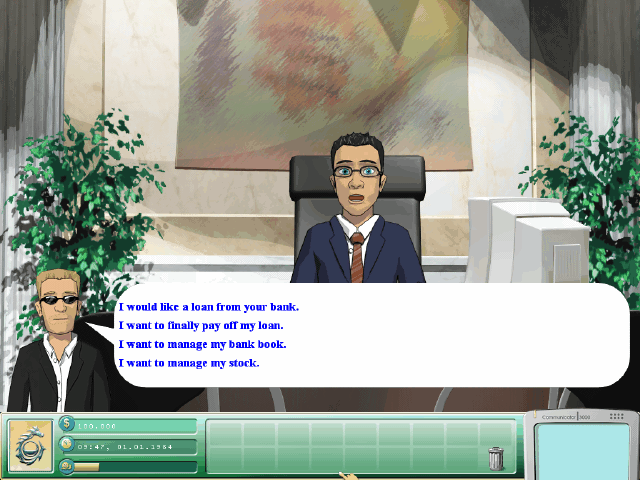
Task: Ask for a loan from the bank
Action: [x=208, y=307]
